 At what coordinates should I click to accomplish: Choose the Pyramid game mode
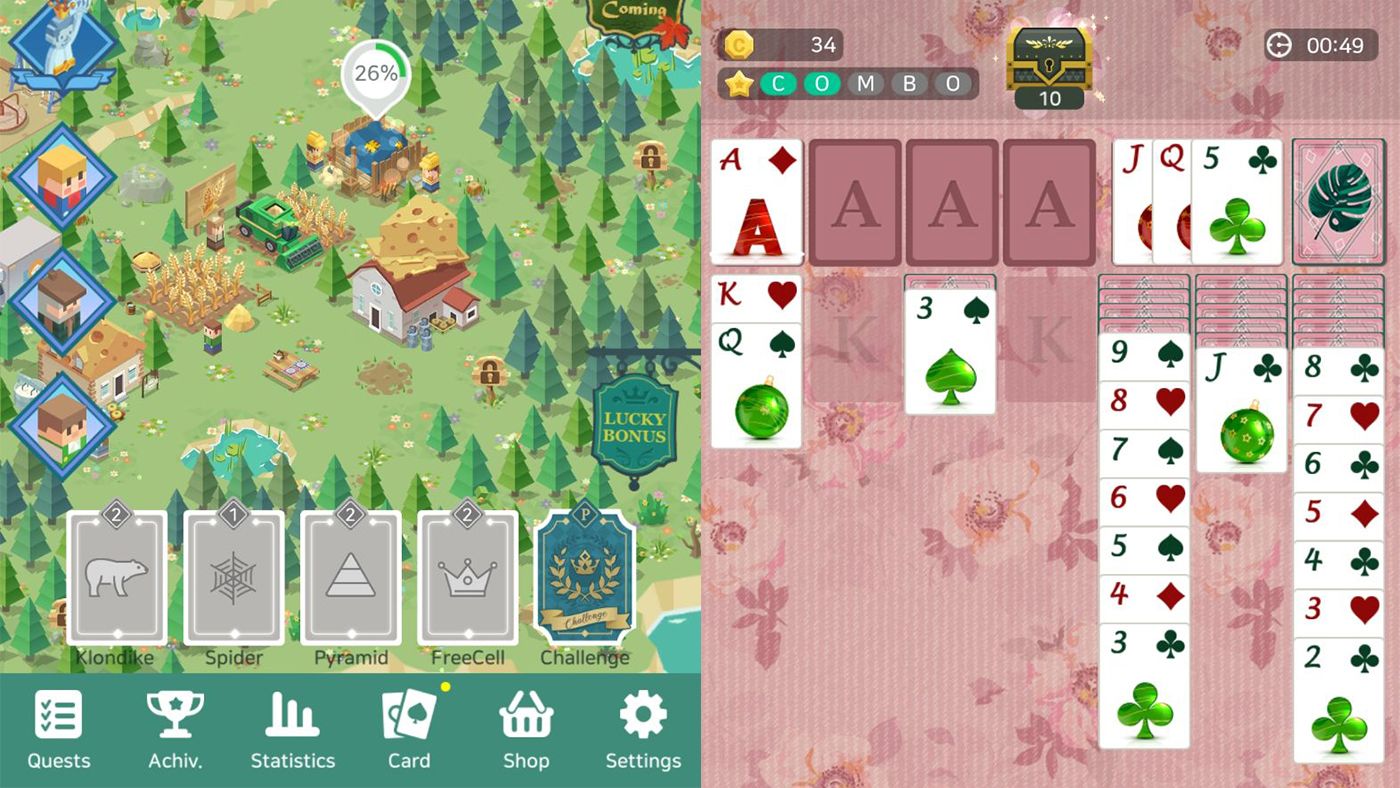coord(350,580)
